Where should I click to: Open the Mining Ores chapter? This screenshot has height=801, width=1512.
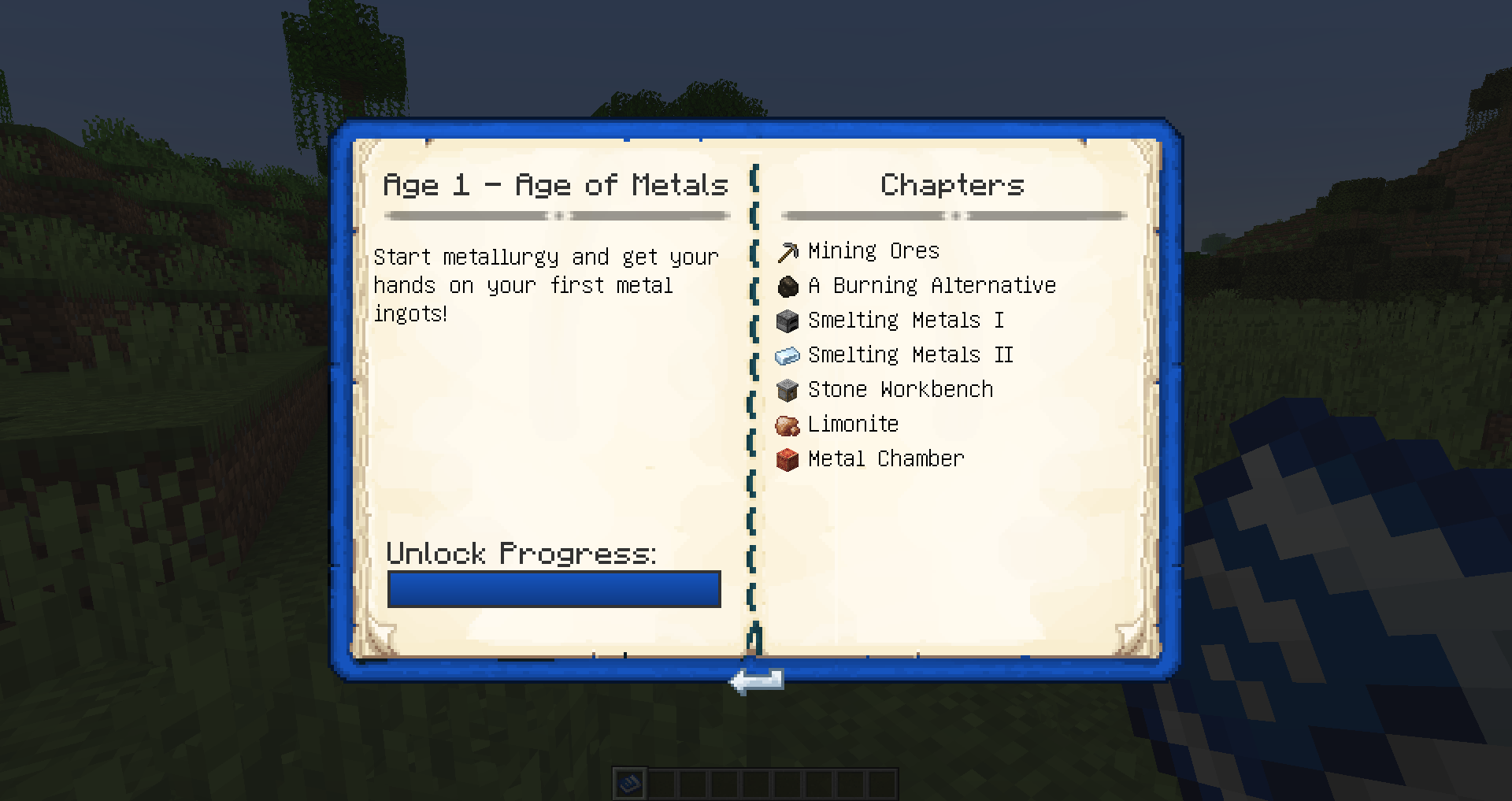point(873,251)
